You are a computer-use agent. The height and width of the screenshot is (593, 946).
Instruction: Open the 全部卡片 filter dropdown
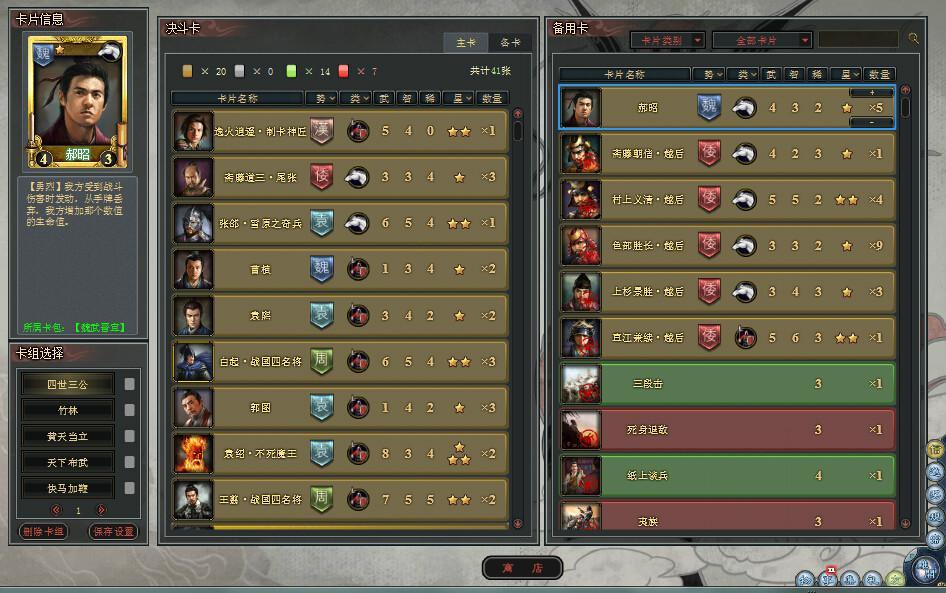pos(762,40)
